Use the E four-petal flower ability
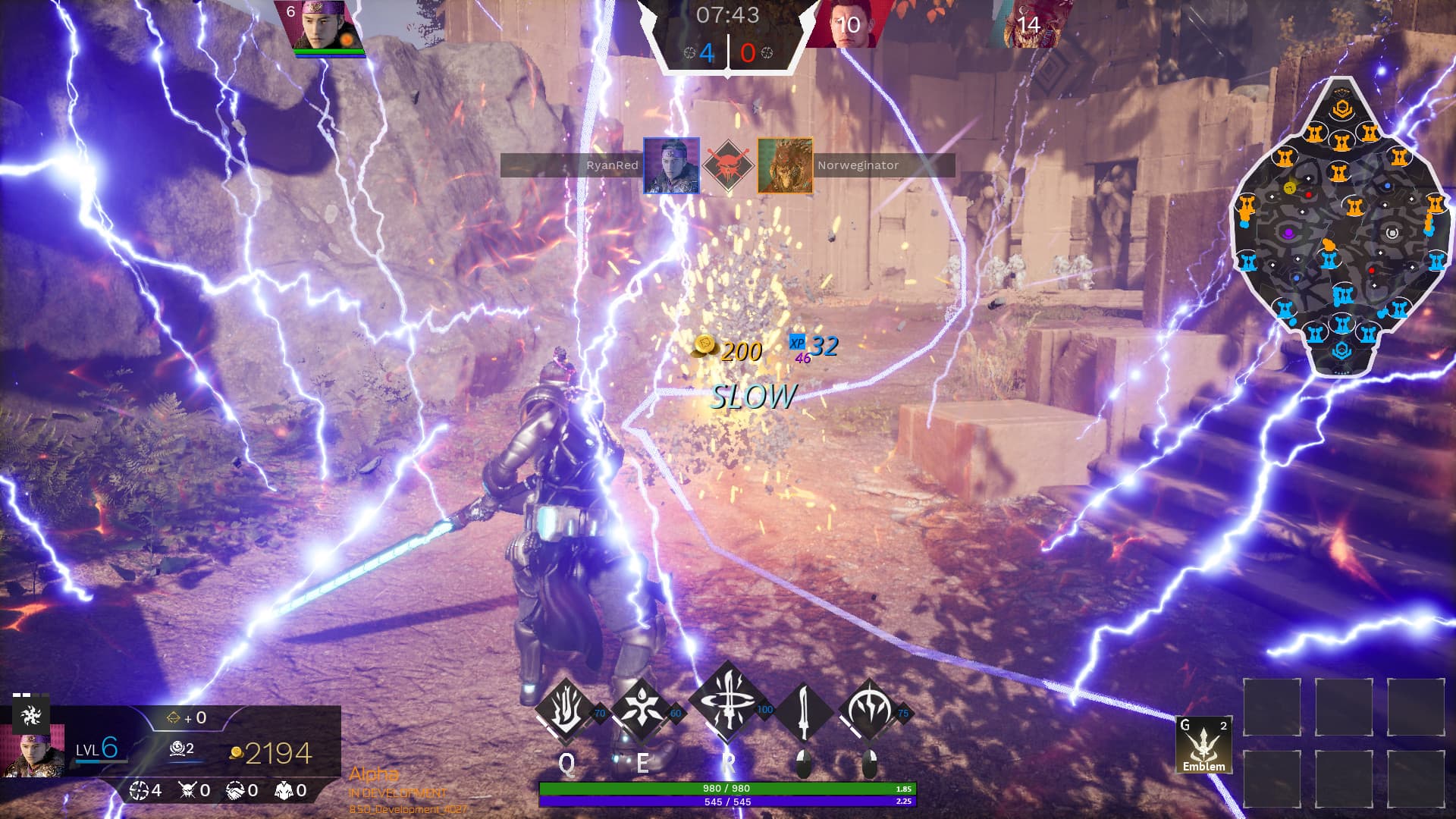Screen dimensions: 1456x819 [x=642, y=711]
